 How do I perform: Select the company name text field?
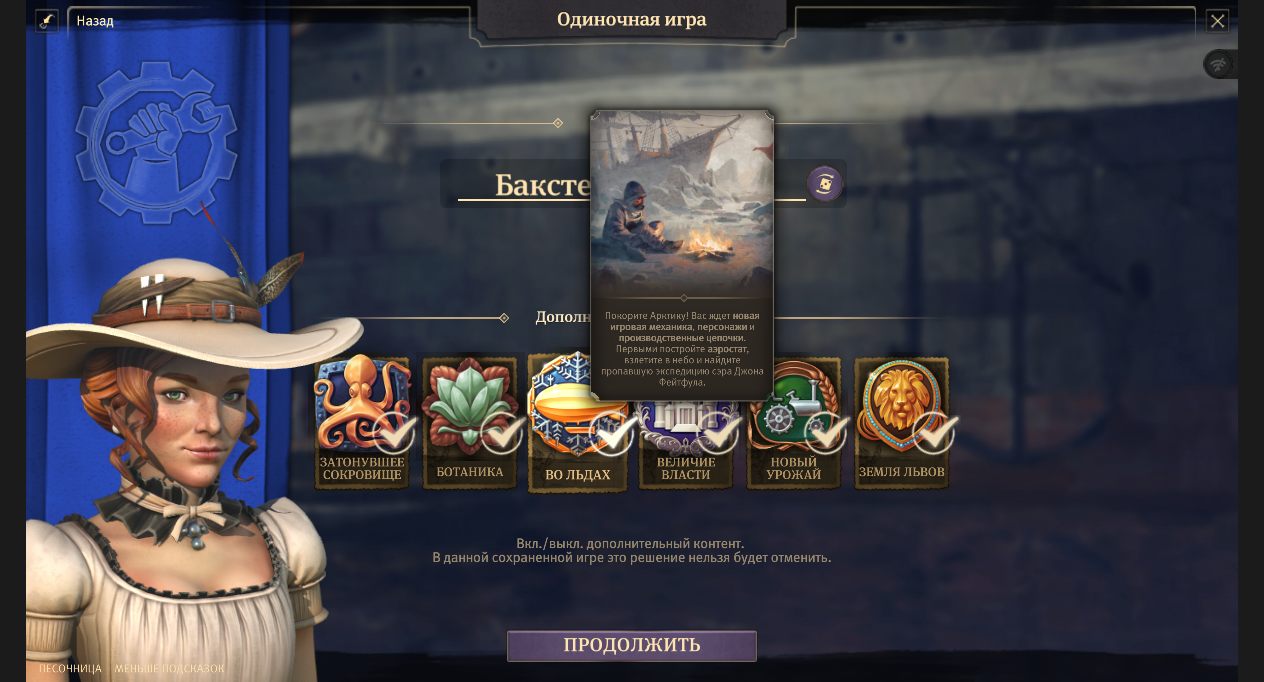pyautogui.click(x=520, y=185)
